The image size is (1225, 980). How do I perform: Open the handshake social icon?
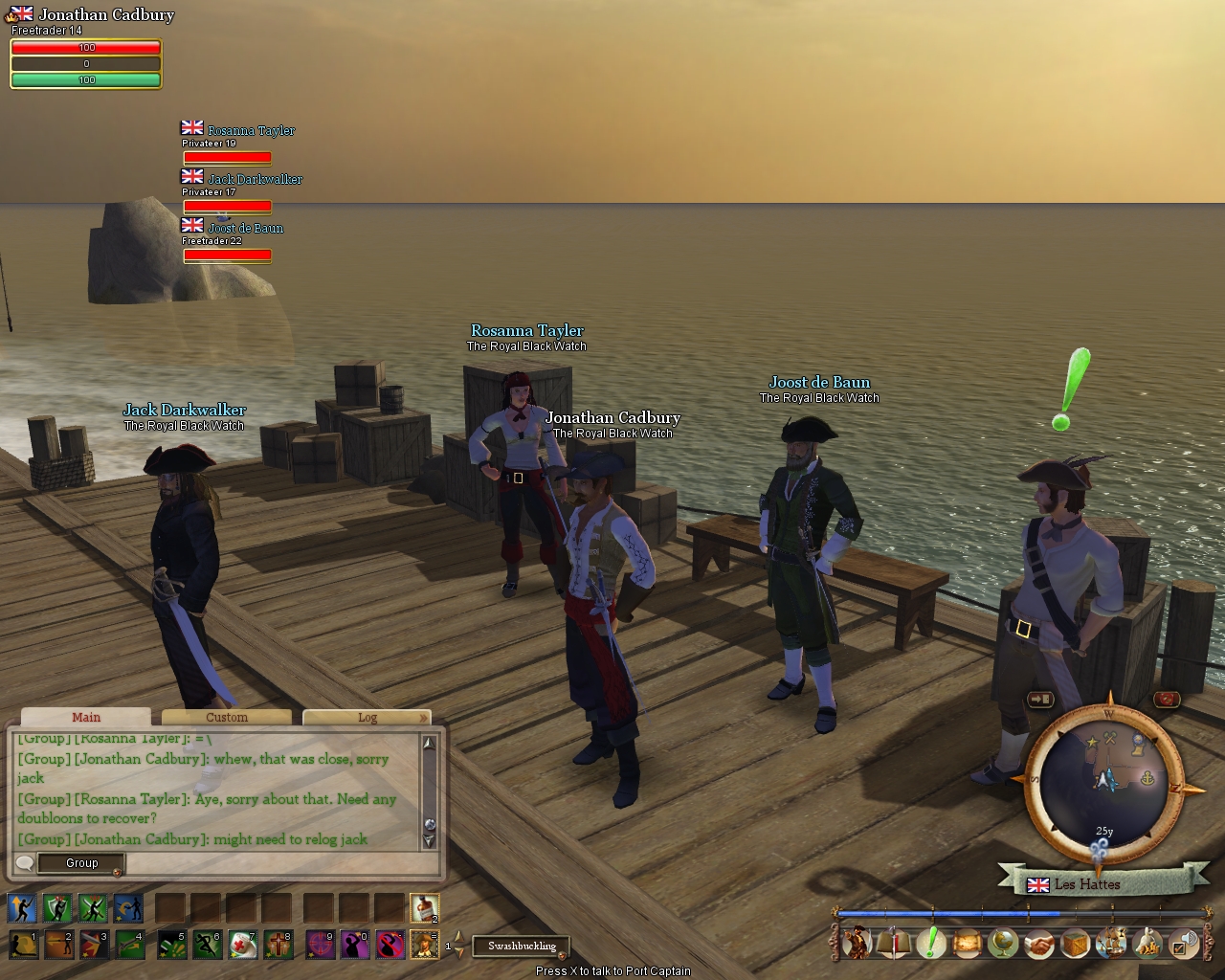coord(1039,944)
